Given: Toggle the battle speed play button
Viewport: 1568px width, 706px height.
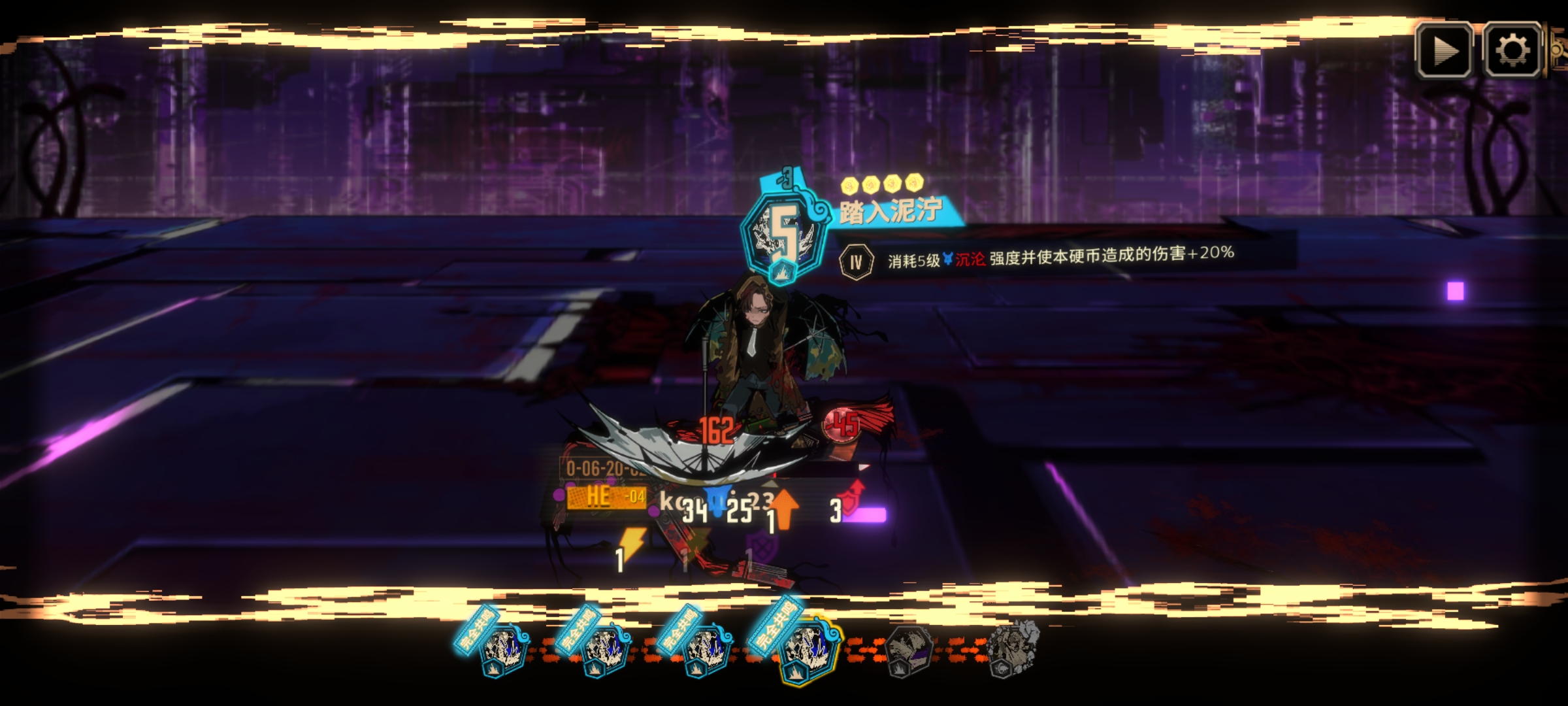Looking at the screenshot, I should coord(1444,51).
